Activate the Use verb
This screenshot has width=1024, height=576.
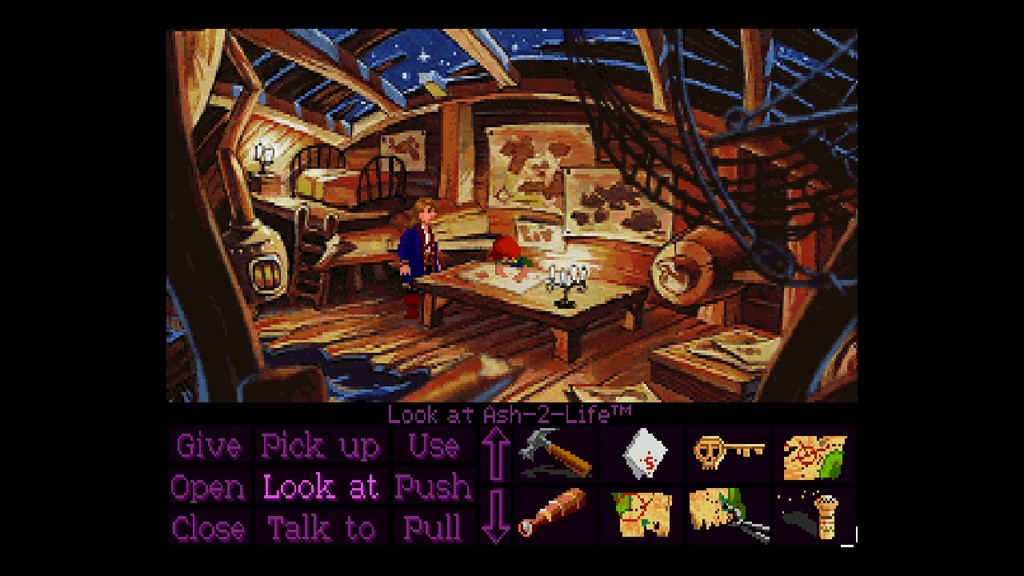[x=433, y=446]
